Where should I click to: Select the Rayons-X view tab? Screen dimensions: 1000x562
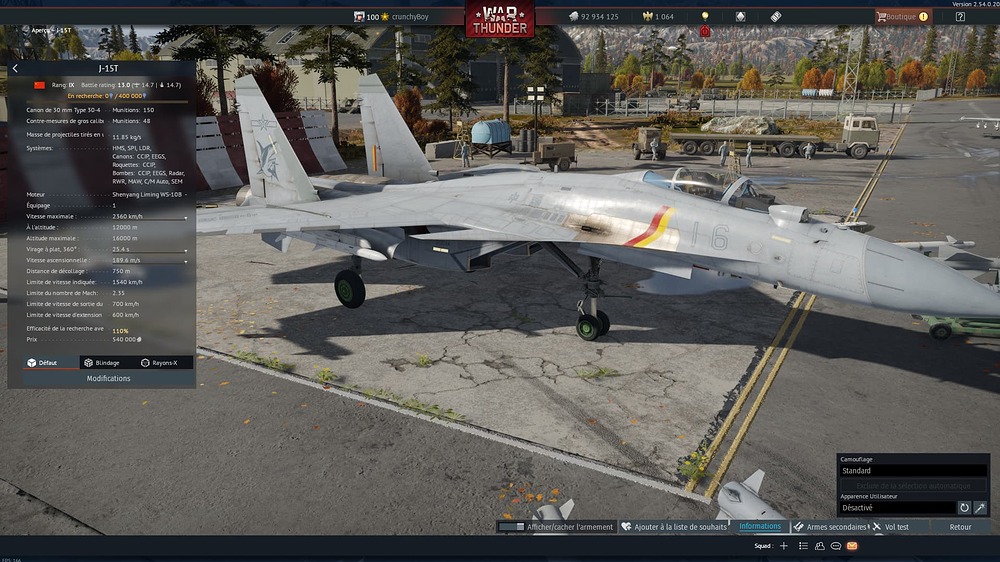(x=160, y=363)
